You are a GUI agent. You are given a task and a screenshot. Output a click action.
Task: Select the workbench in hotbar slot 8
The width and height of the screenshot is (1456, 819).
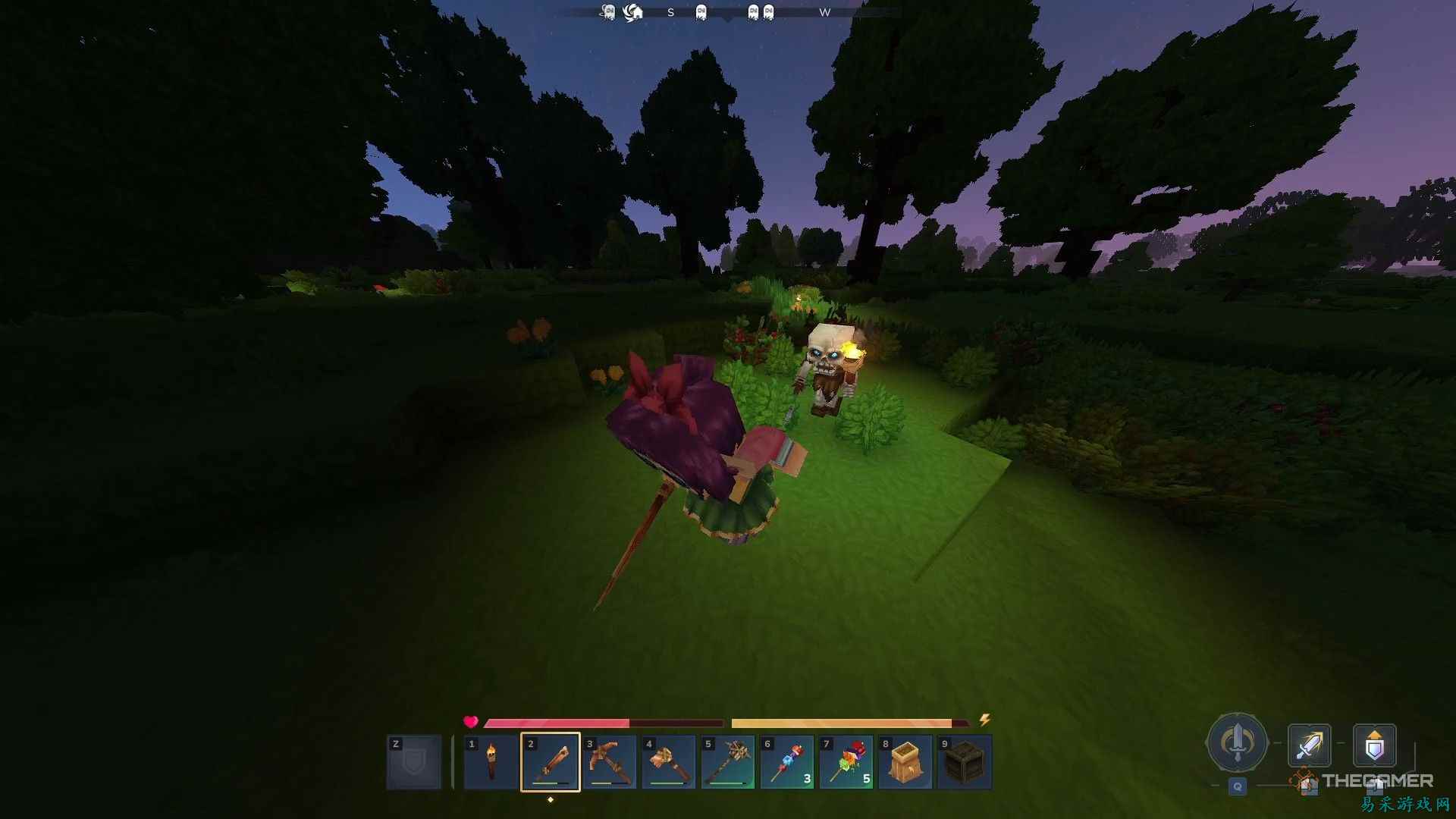tap(905, 762)
